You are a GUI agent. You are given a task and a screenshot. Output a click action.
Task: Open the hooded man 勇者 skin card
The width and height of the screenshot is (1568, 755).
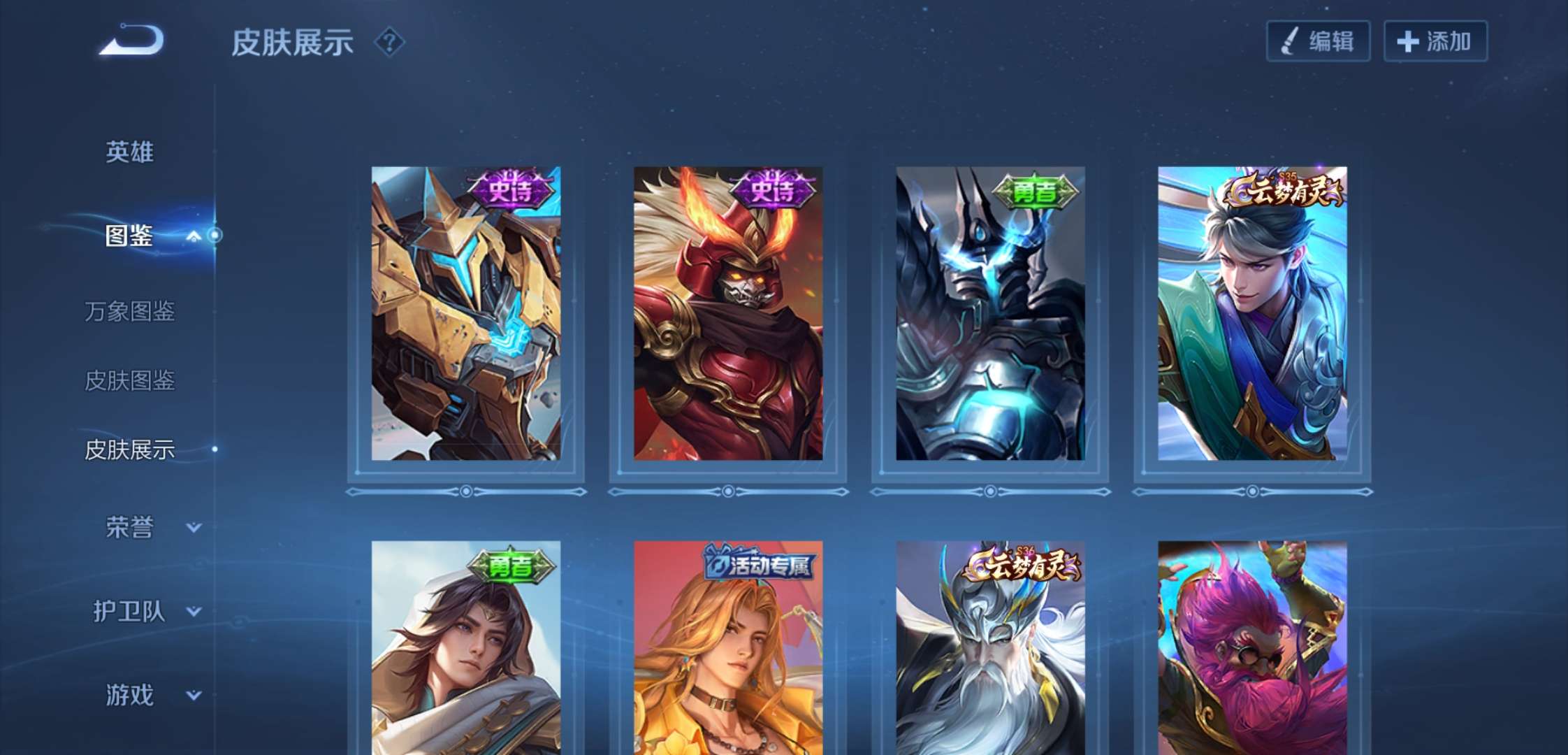click(x=466, y=647)
